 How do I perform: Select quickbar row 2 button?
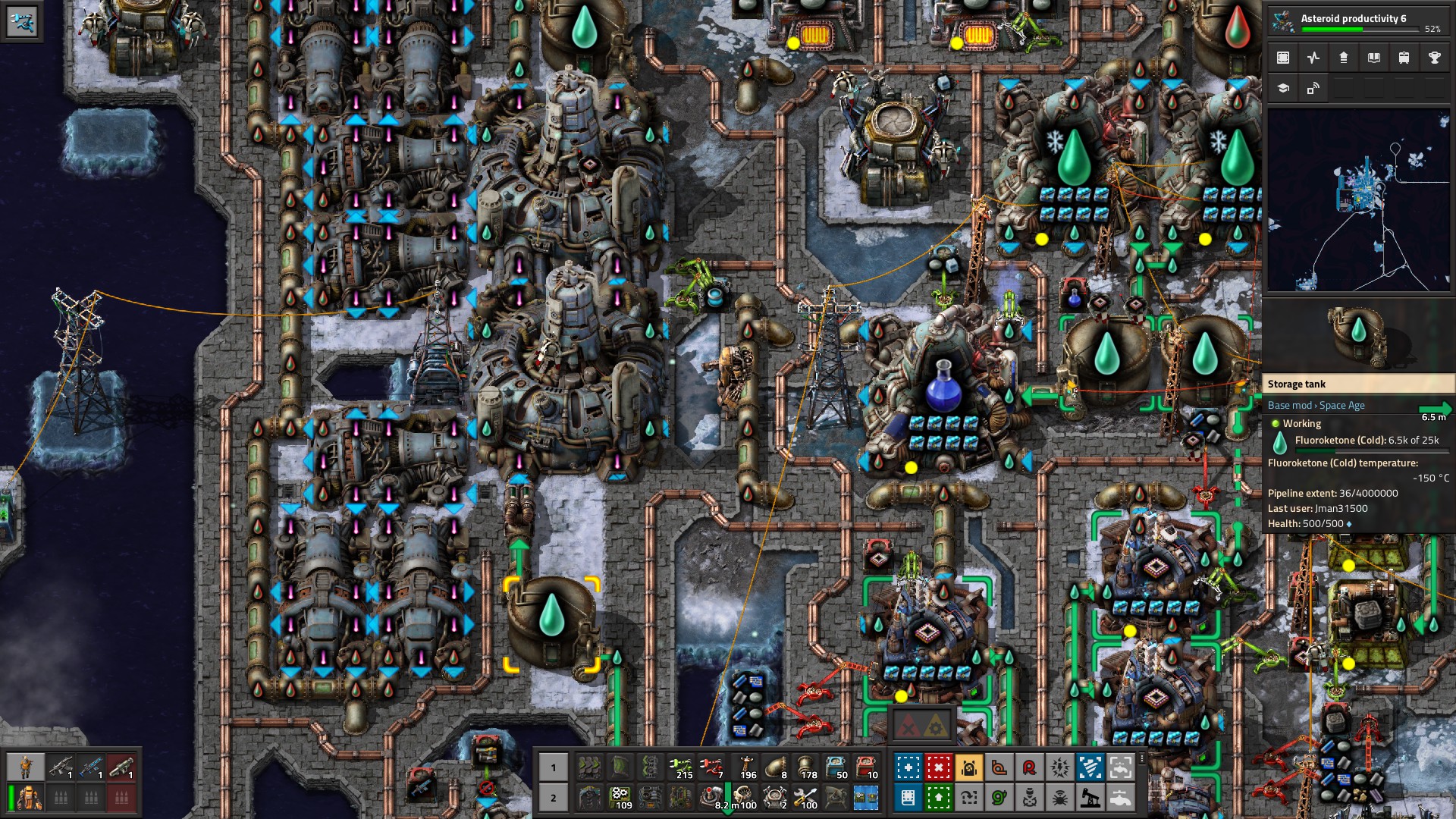tap(554, 798)
